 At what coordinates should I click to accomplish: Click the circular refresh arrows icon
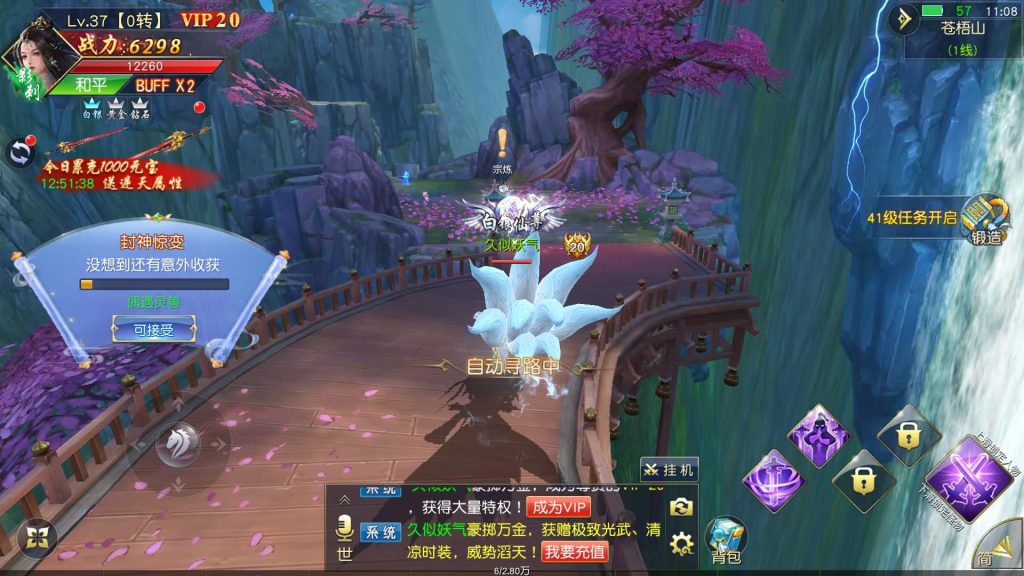click(x=19, y=152)
